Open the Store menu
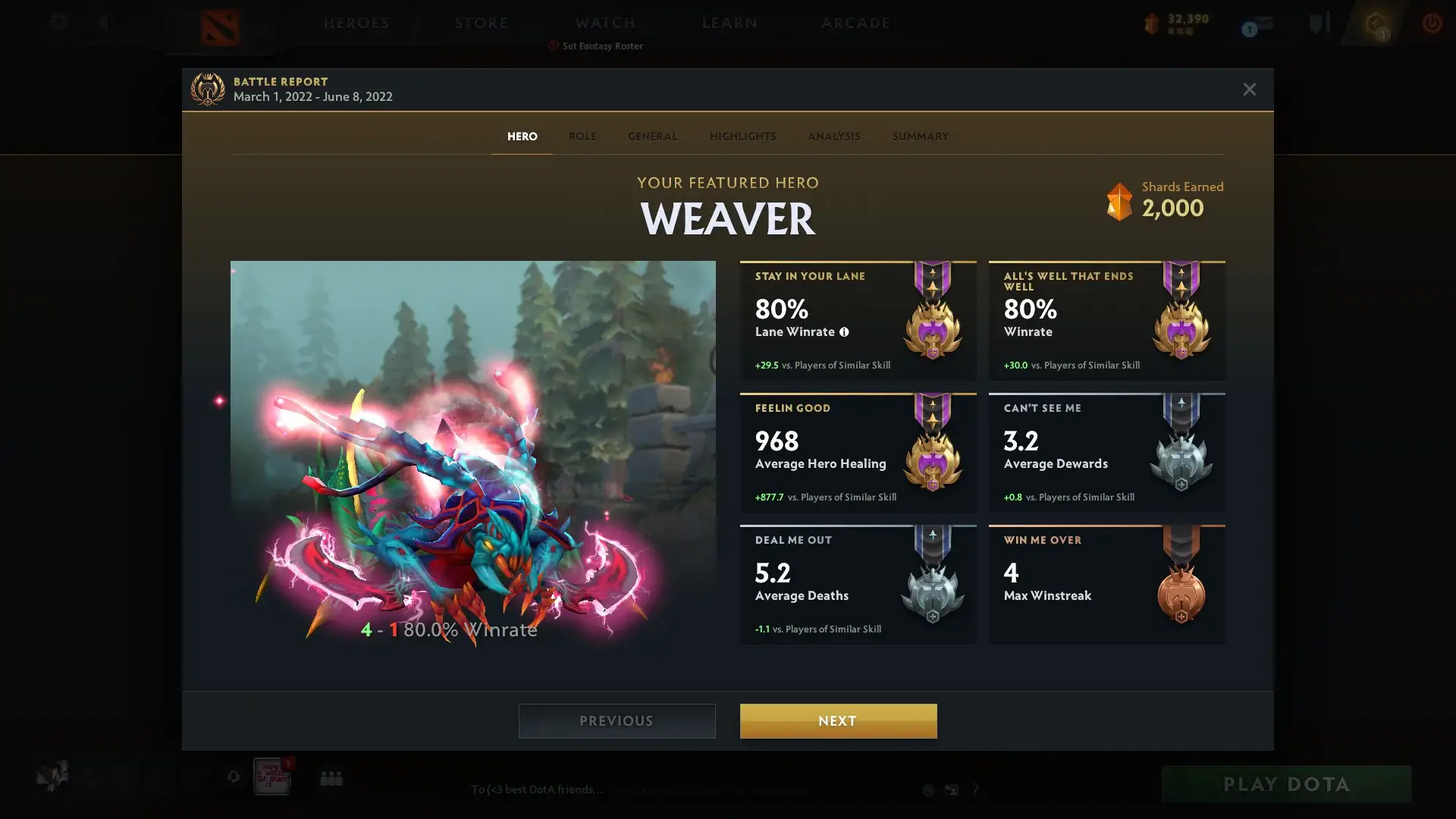Screen dimensions: 1456x819 coord(482,23)
